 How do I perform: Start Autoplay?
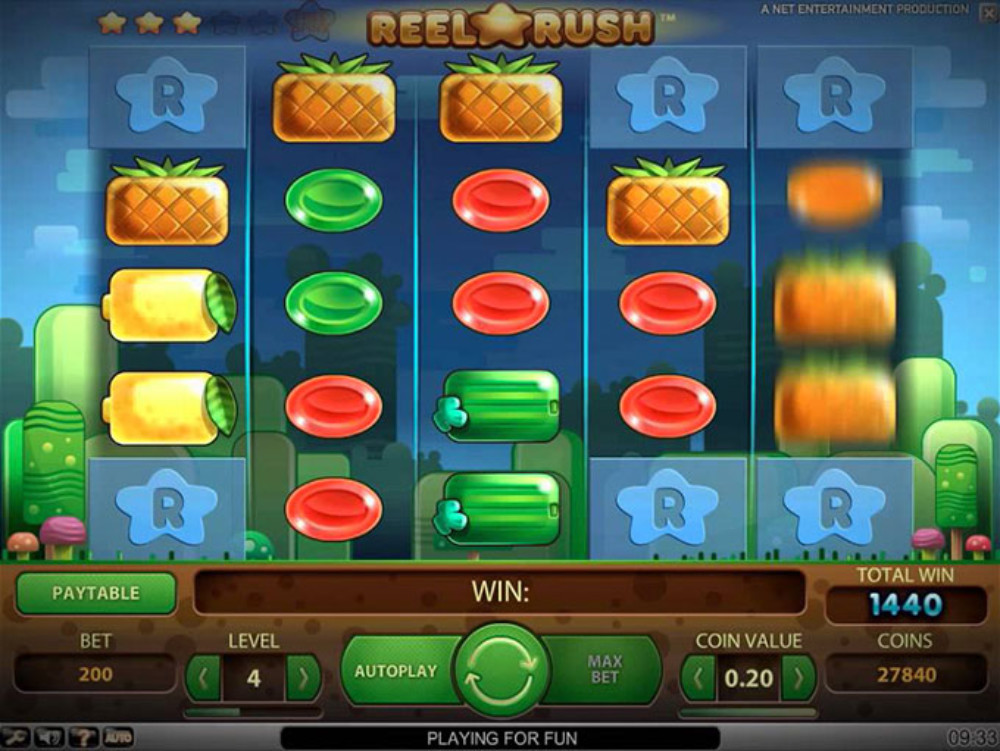pyautogui.click(x=396, y=670)
